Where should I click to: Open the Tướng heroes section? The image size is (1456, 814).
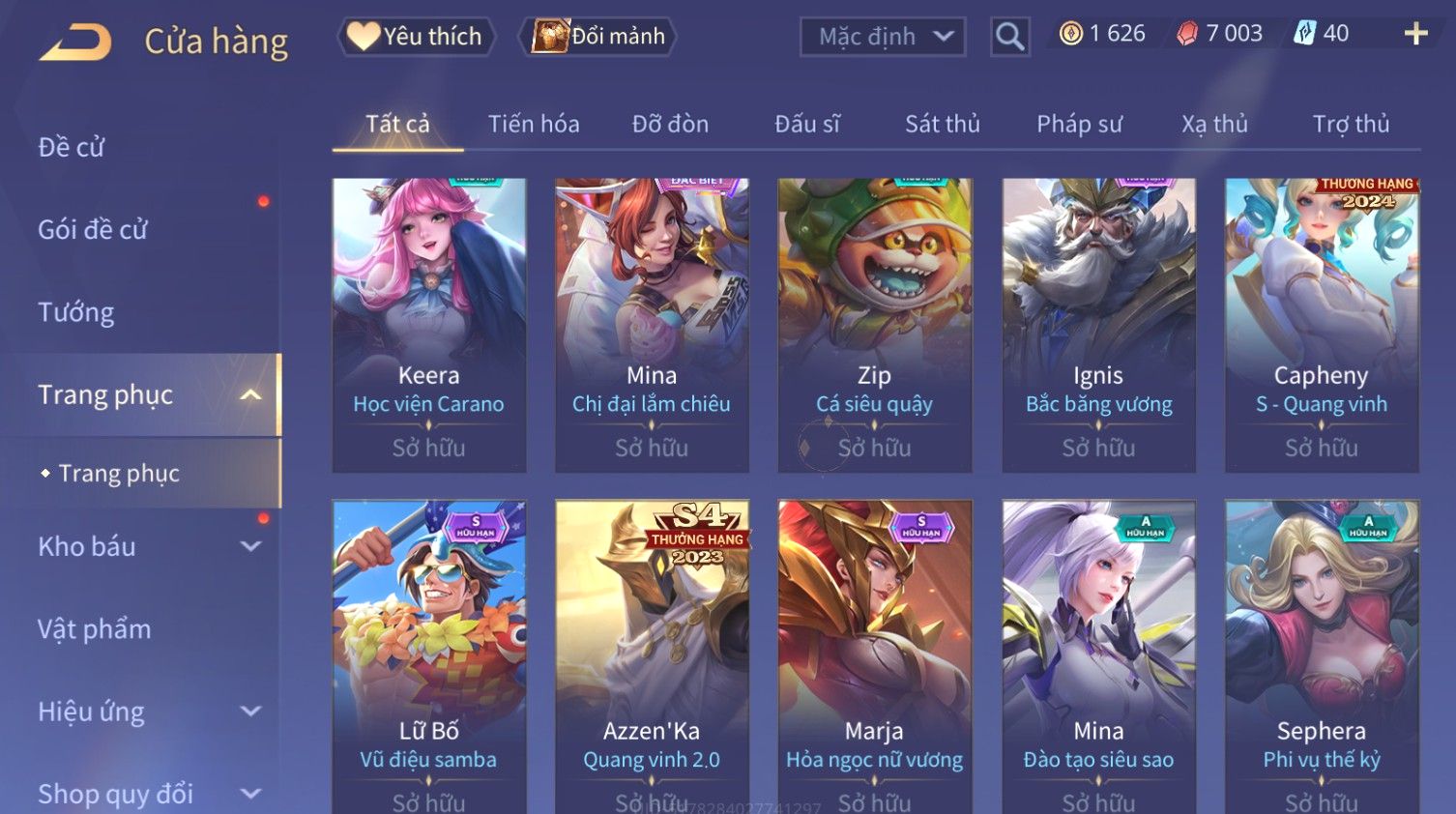coord(76,312)
